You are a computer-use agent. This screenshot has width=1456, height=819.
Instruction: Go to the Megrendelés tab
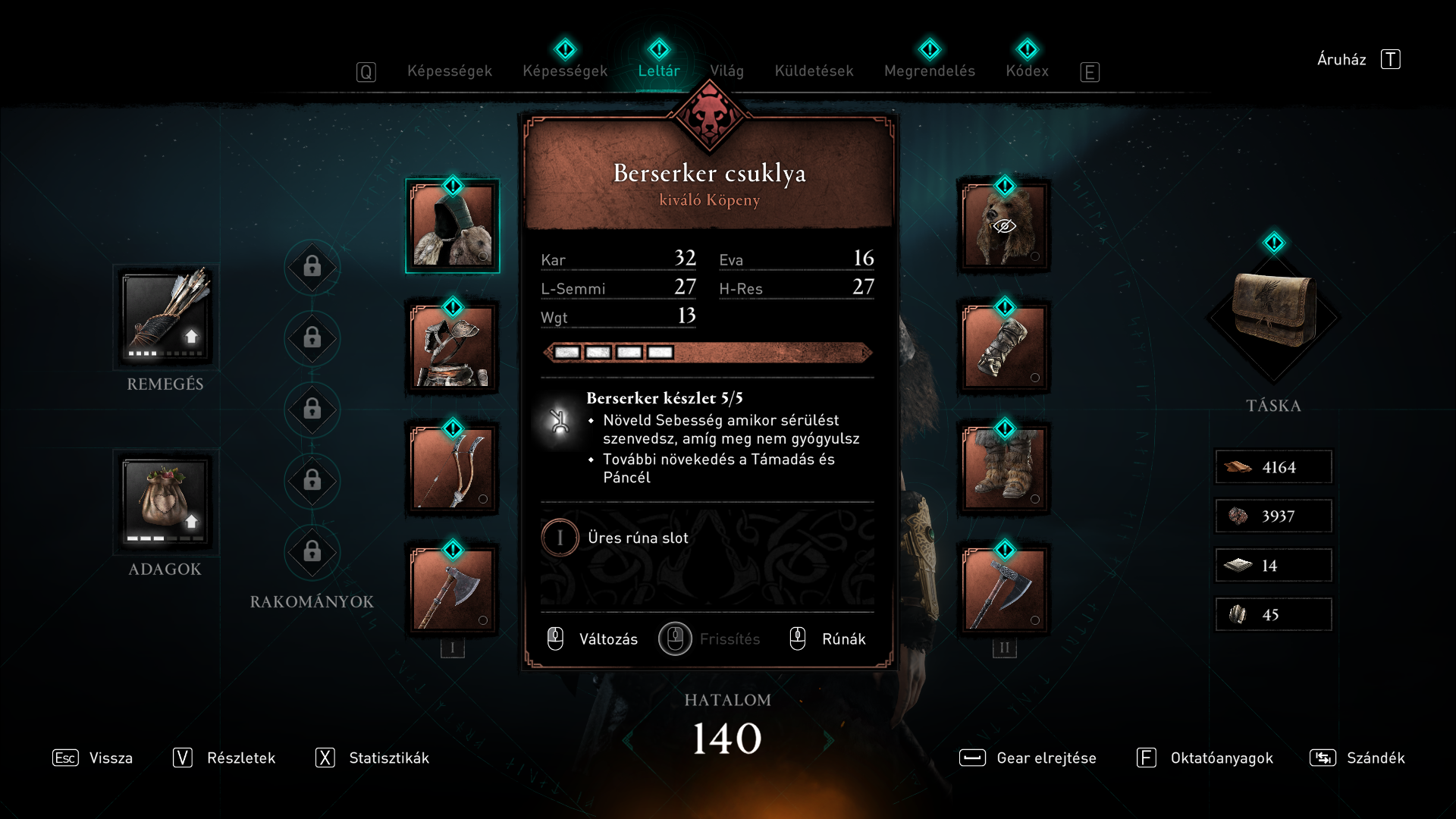(929, 71)
